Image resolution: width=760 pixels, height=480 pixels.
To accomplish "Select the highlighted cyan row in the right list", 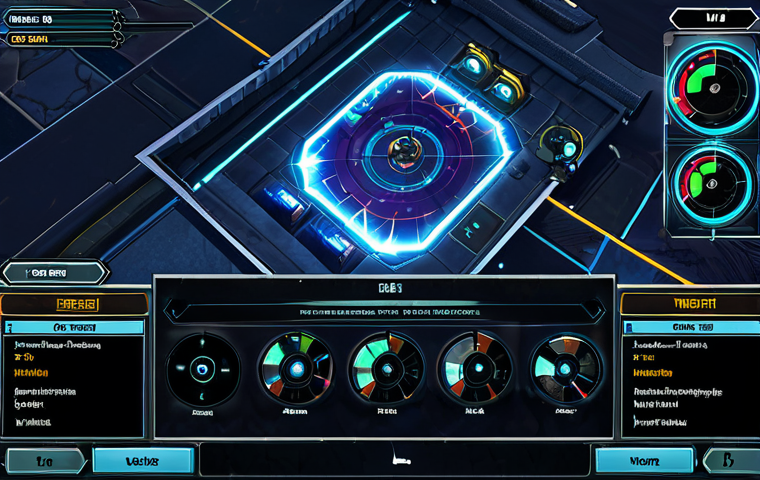I will (689, 327).
